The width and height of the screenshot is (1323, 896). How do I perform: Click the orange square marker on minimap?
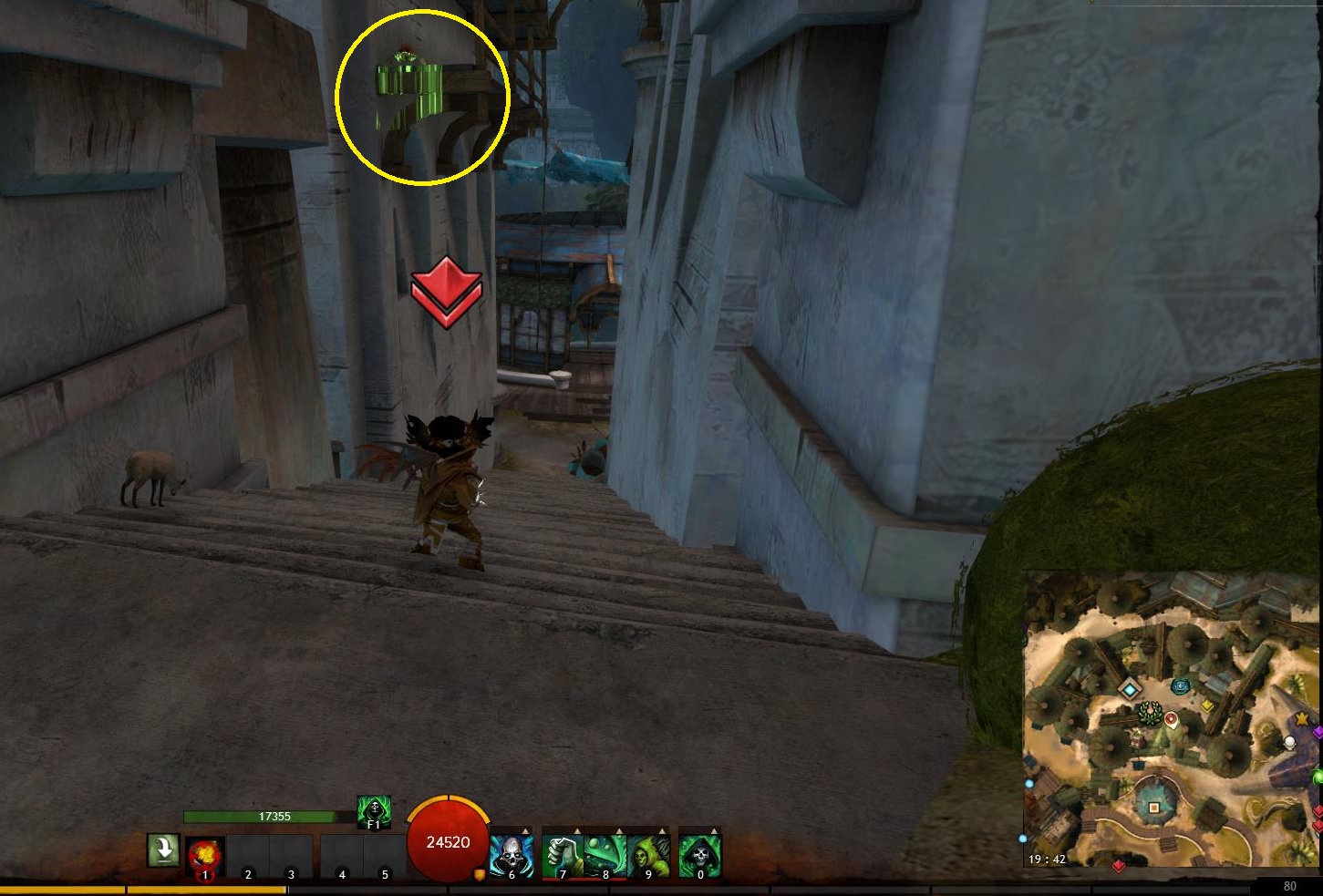[1153, 808]
